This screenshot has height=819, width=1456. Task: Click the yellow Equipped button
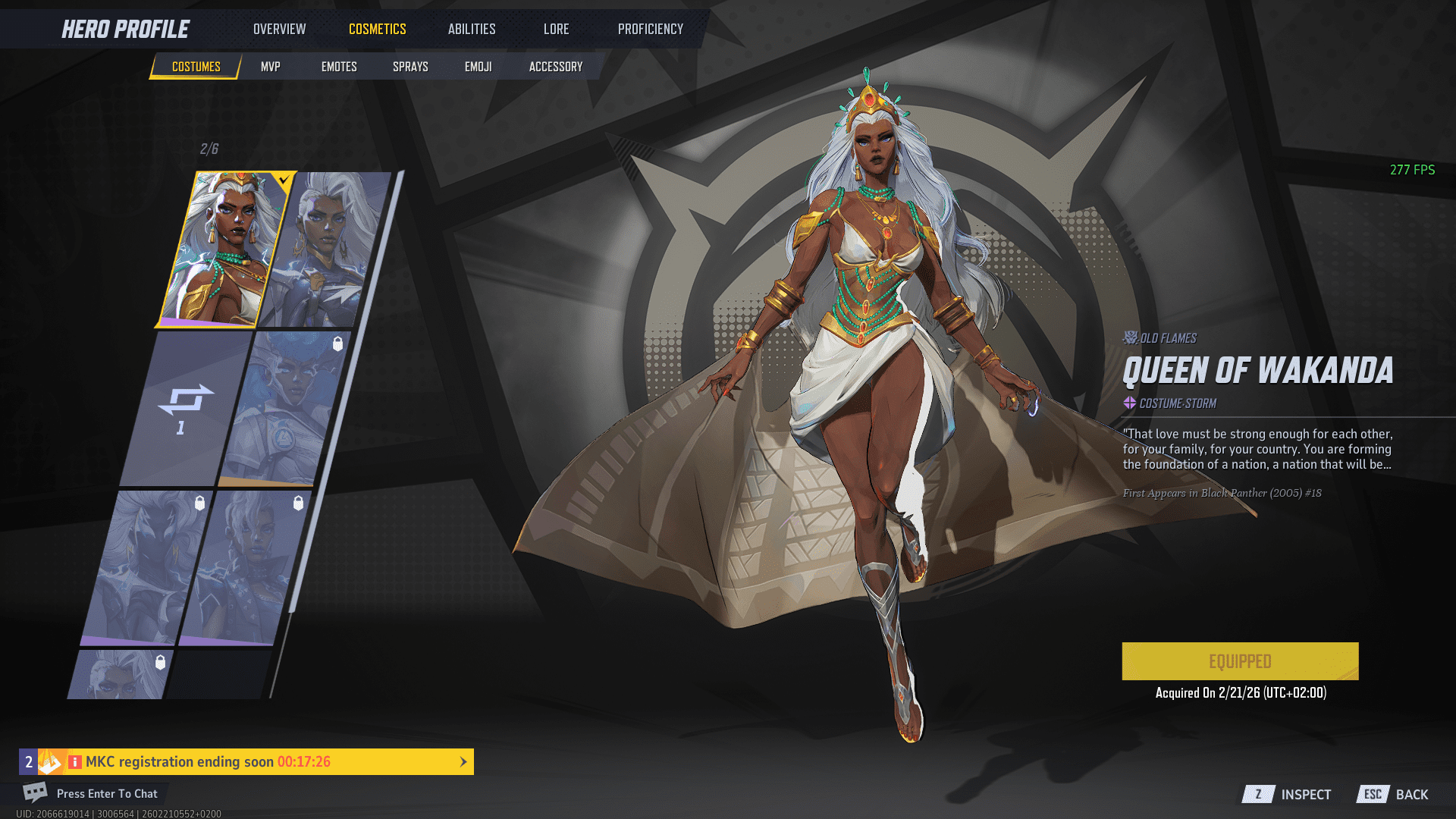(x=1240, y=661)
